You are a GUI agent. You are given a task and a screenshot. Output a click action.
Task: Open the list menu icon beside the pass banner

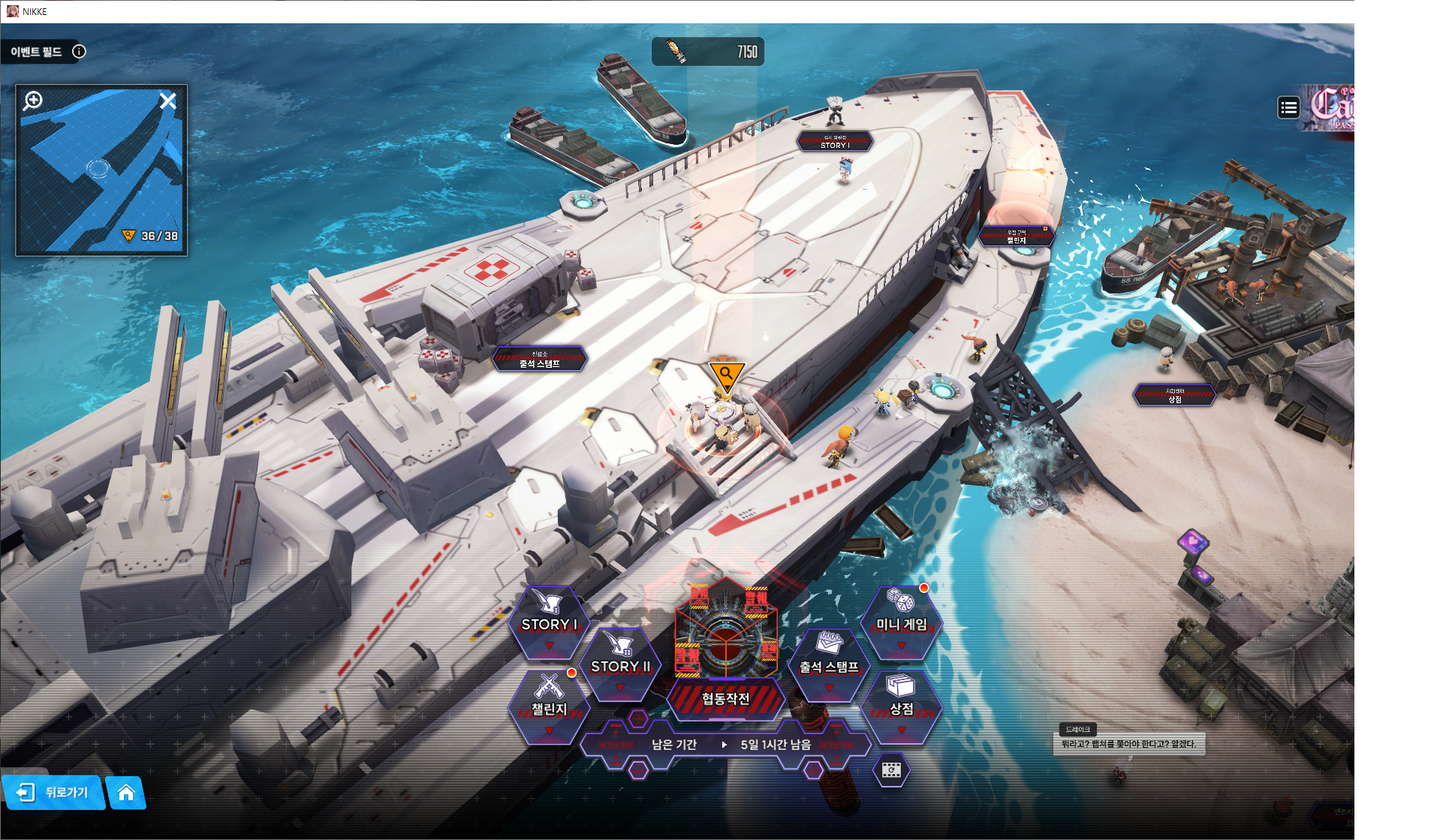coord(1288,108)
